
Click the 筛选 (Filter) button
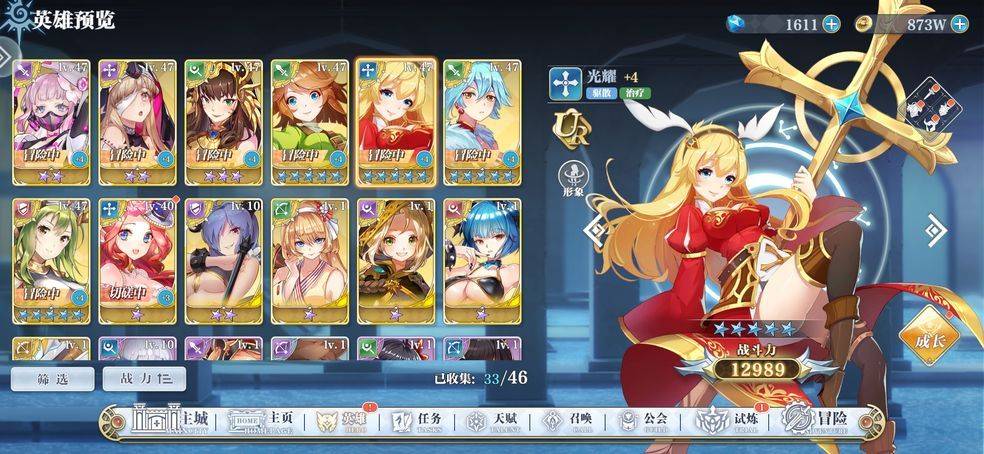[x=53, y=378]
